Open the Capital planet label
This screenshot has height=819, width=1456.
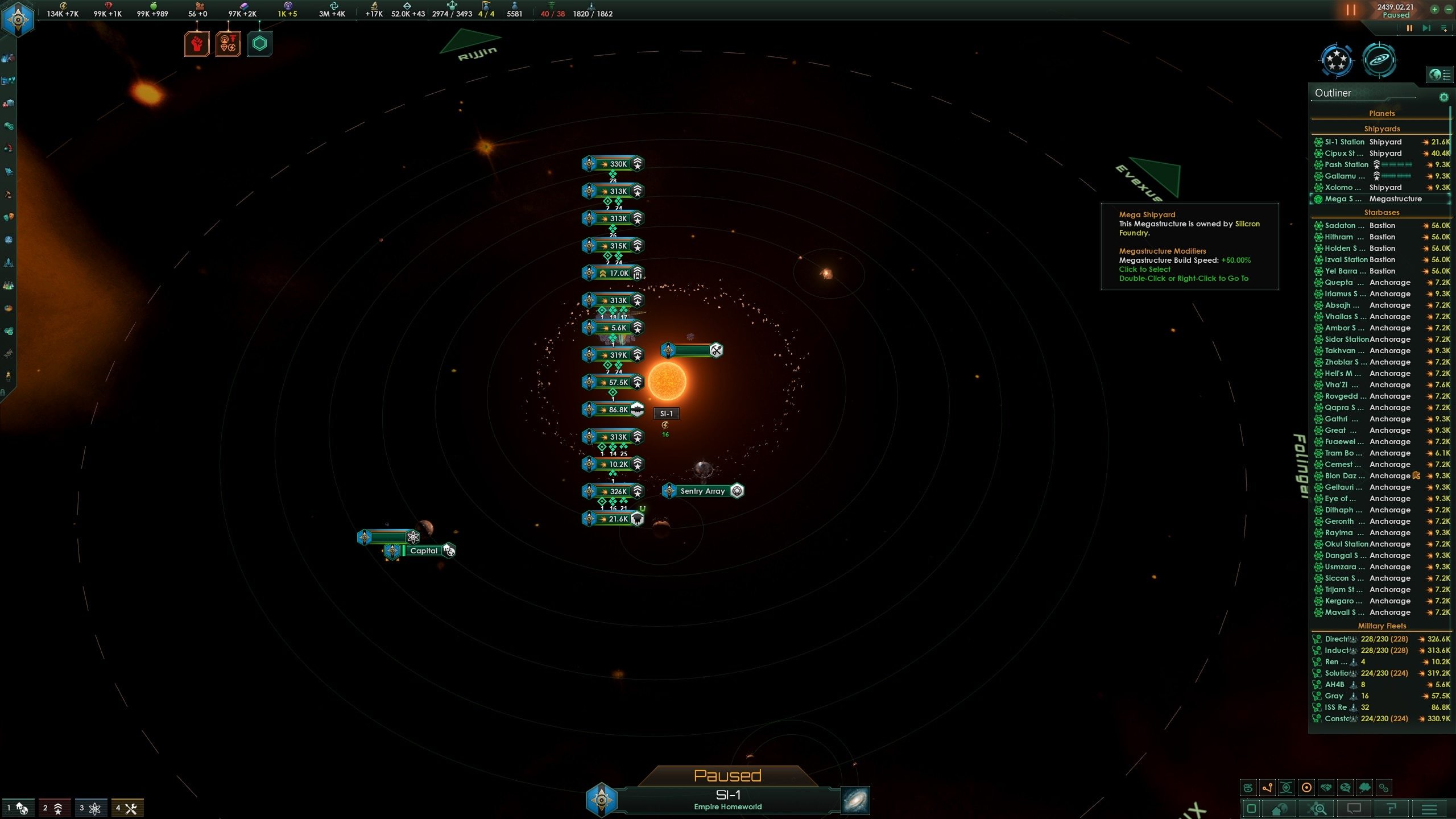423,551
